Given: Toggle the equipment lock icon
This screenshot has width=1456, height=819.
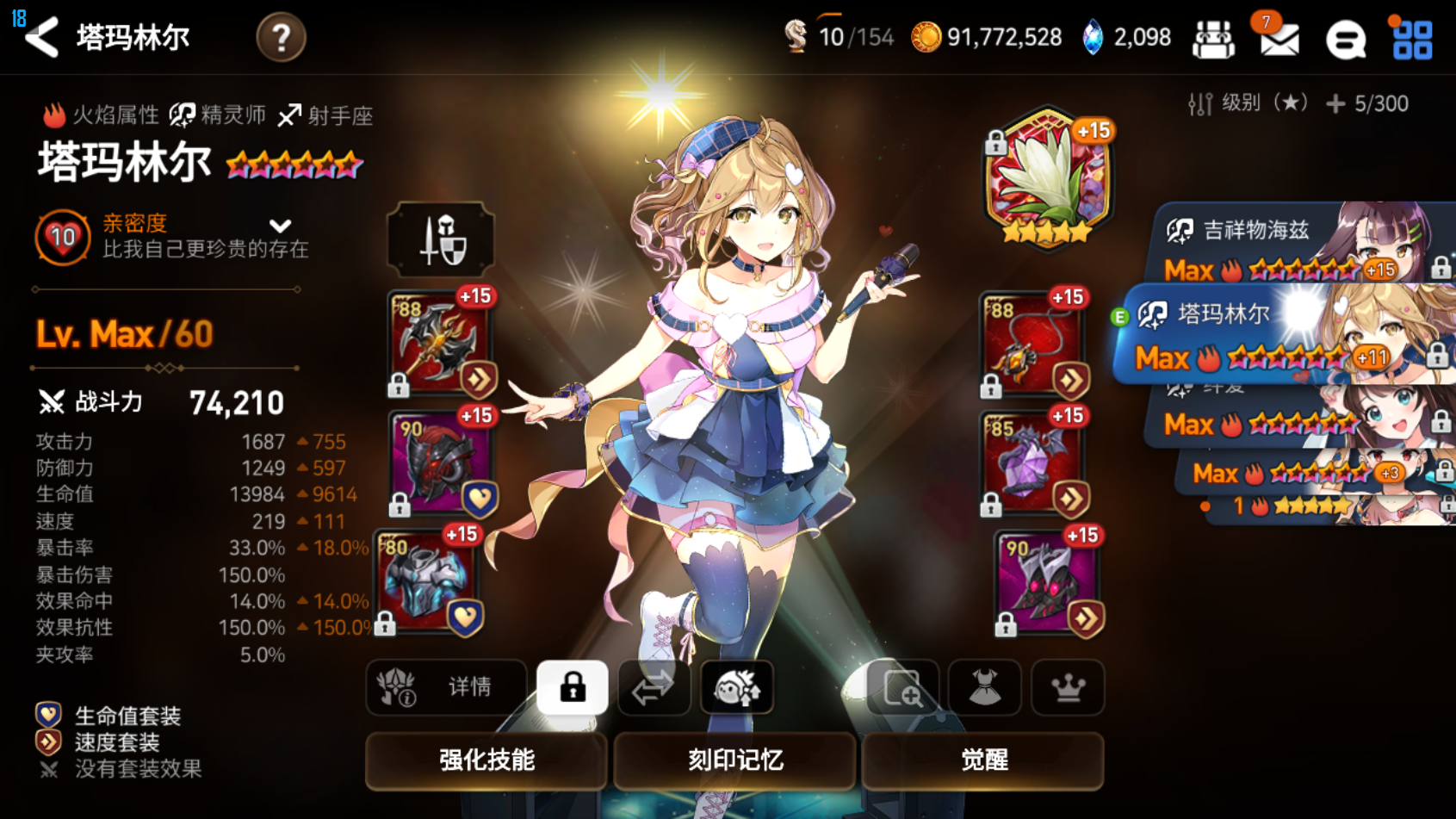Looking at the screenshot, I should click(572, 687).
